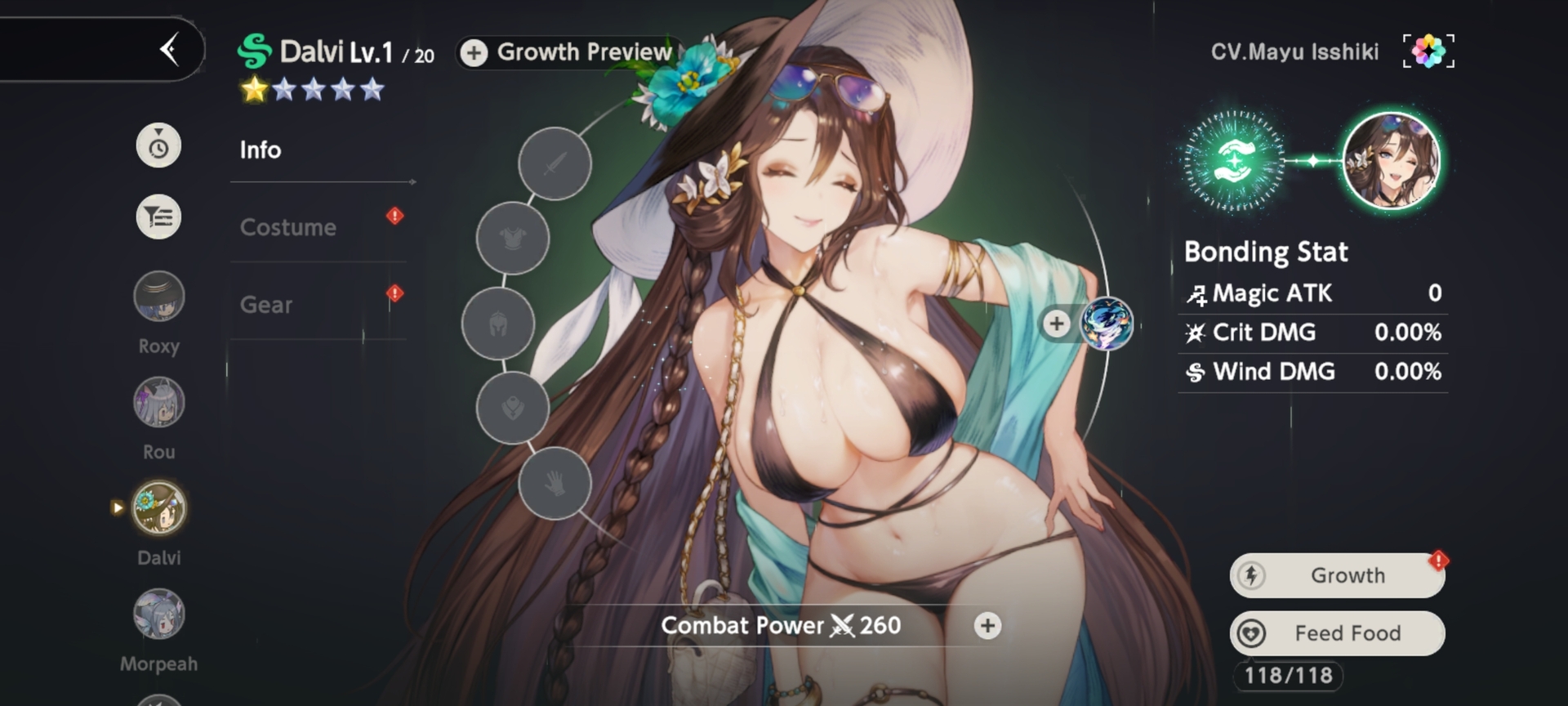
Task: Open the list filter icon
Action: (x=158, y=217)
